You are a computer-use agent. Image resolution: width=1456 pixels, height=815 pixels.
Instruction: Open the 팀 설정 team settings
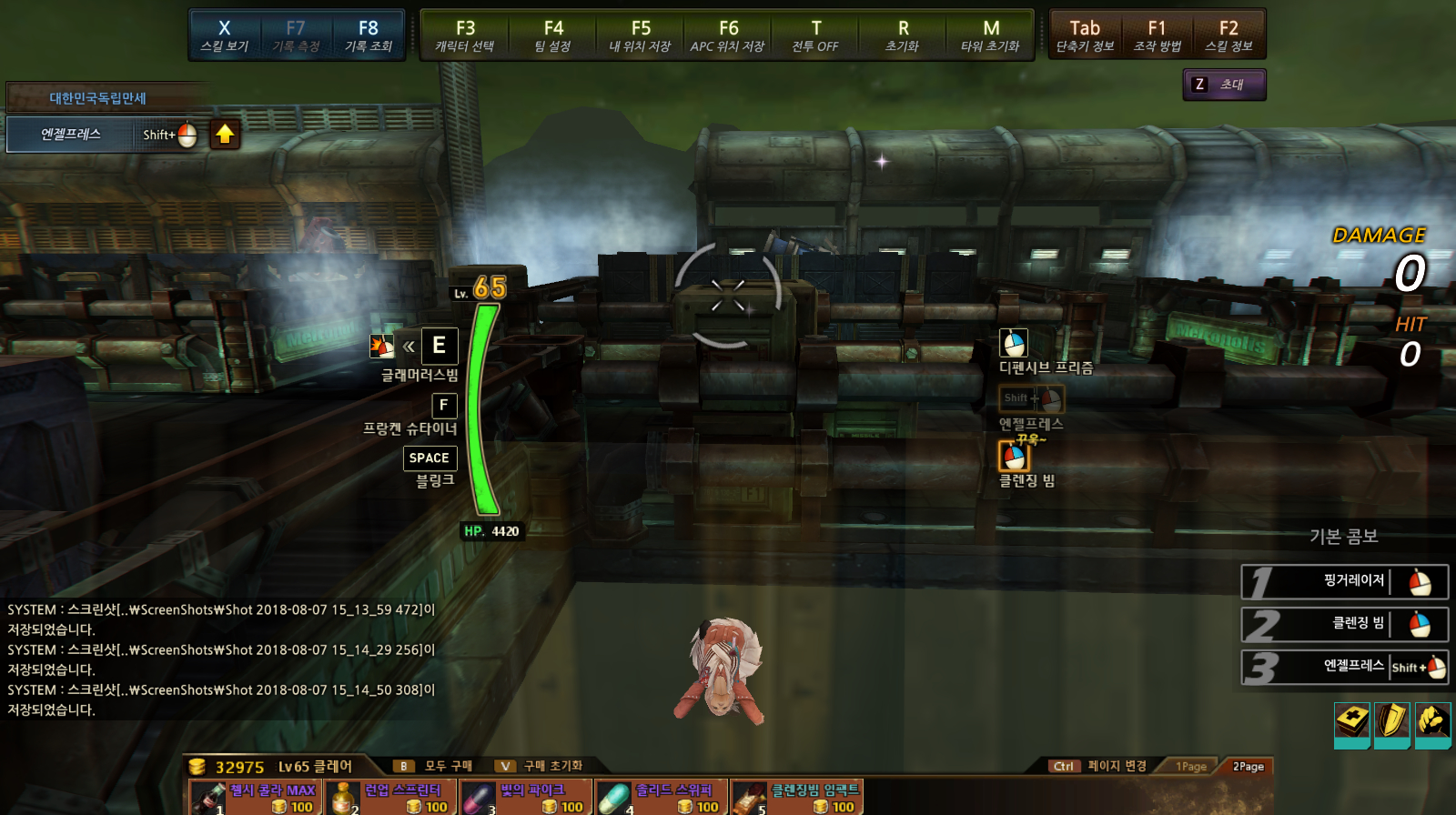coord(553,35)
